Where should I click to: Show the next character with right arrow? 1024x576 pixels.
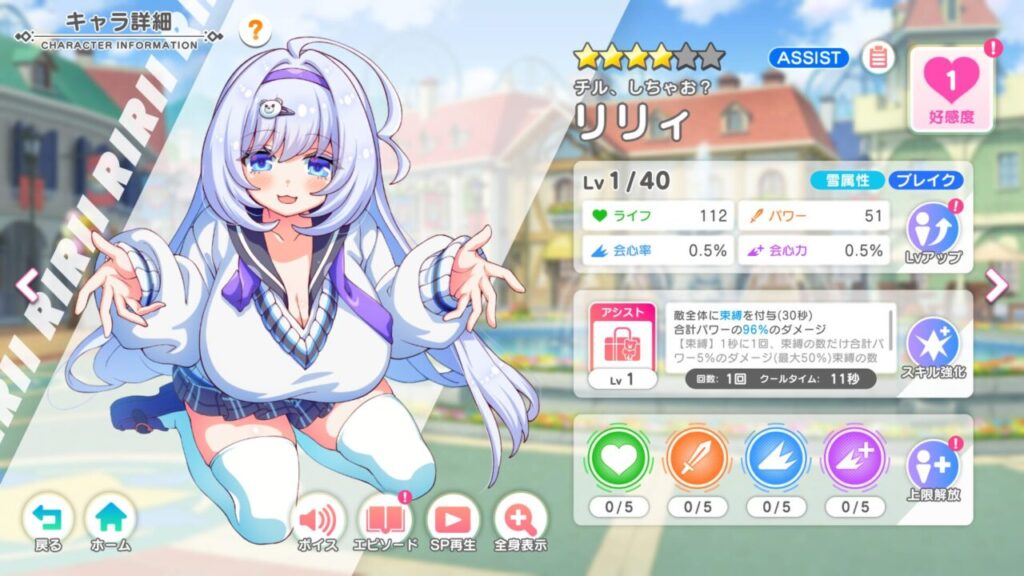[x=997, y=286]
